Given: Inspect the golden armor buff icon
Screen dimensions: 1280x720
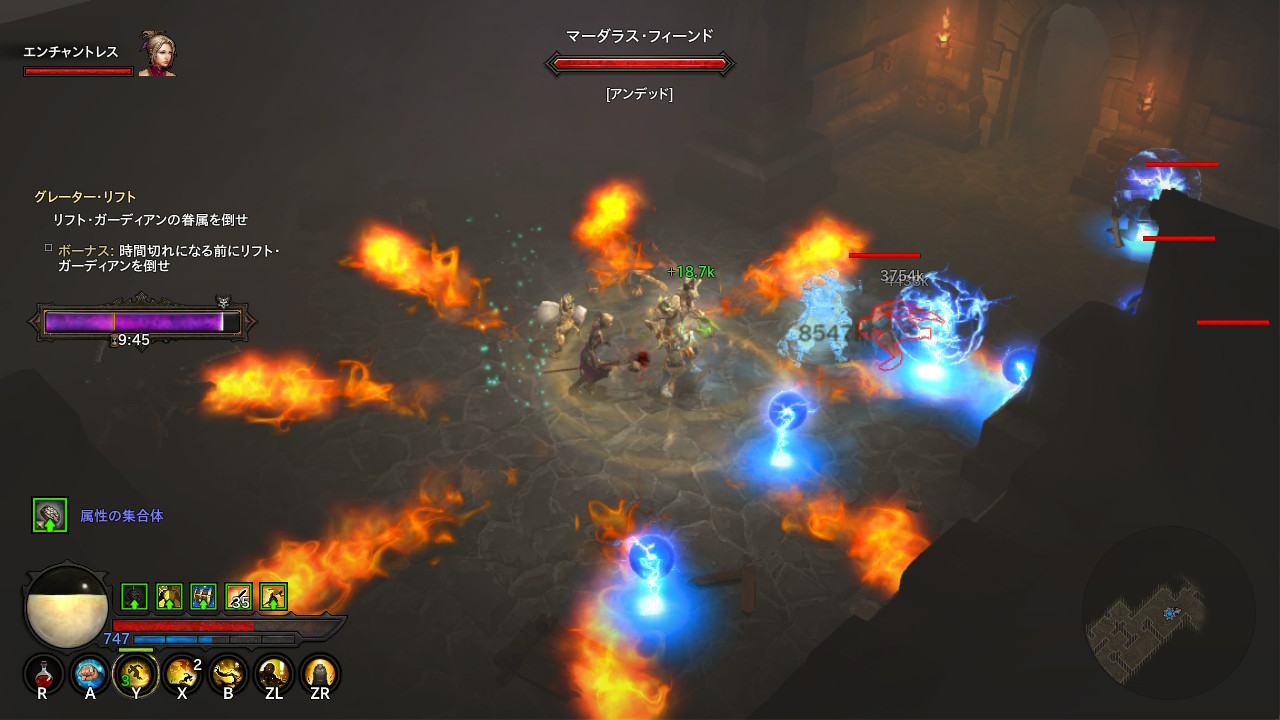Looking at the screenshot, I should point(169,597).
